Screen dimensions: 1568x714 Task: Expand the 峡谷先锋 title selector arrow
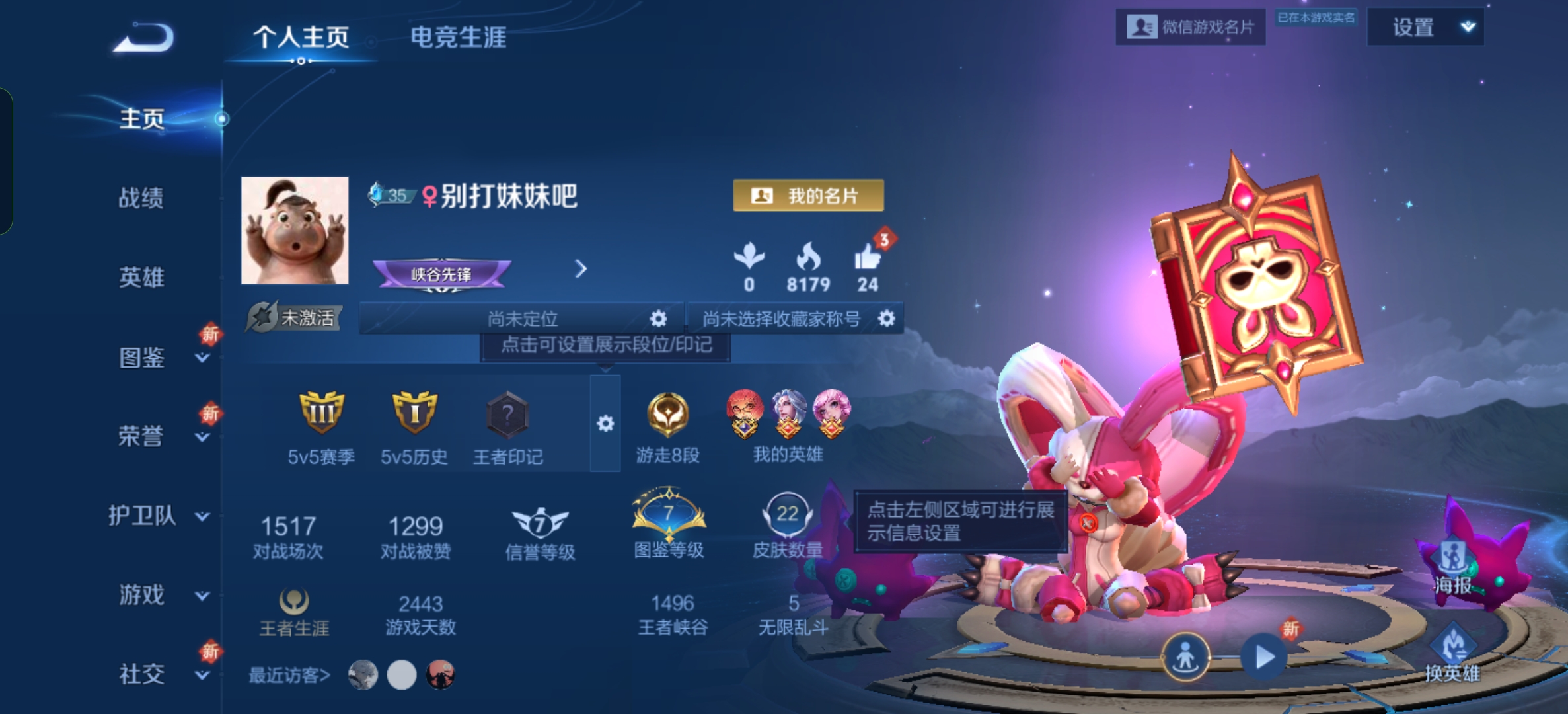coord(581,270)
